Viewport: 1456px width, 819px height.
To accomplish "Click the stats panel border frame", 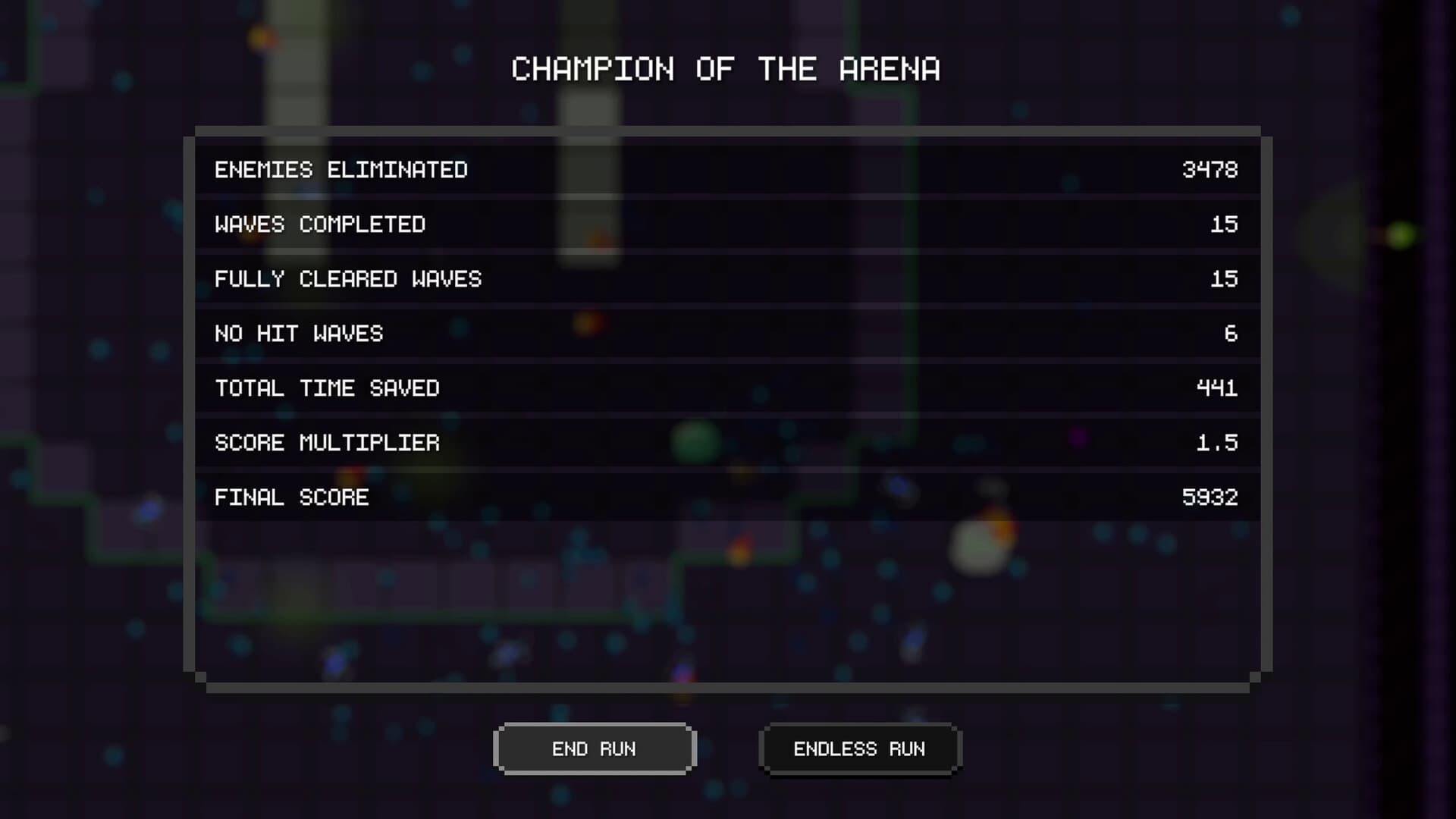I will [x=728, y=130].
